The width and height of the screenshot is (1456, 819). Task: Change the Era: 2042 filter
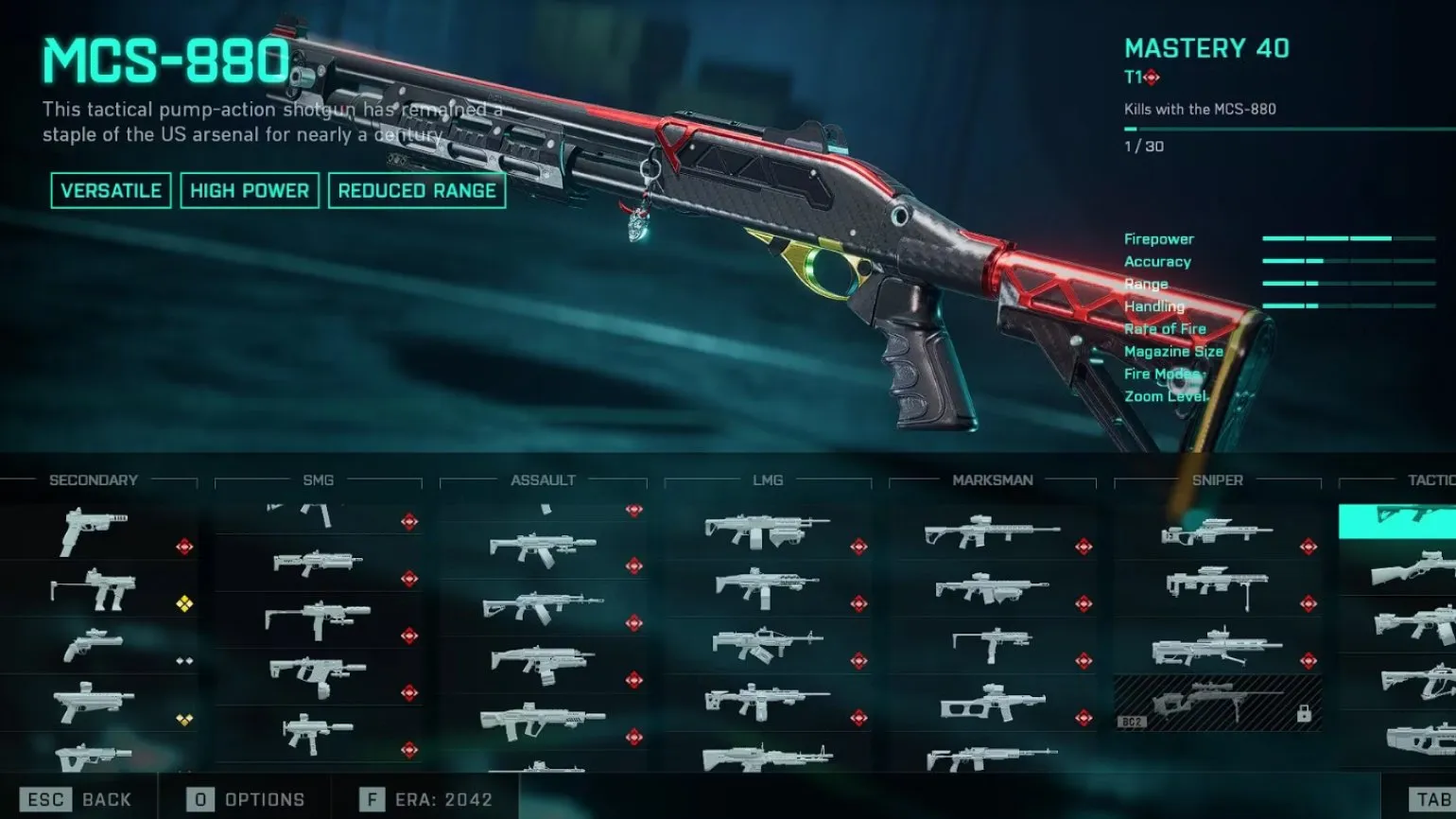(x=425, y=799)
